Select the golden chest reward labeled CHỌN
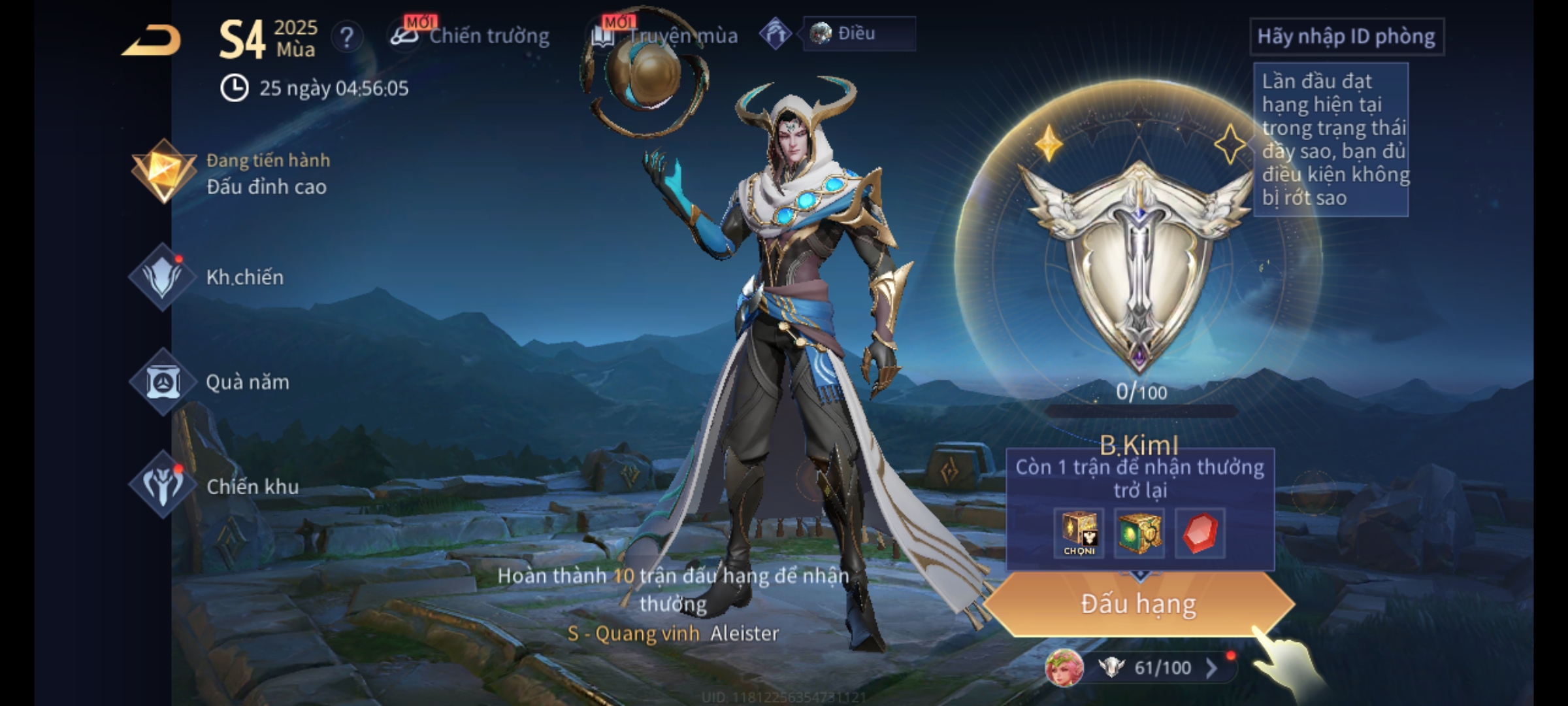The width and height of the screenshot is (1568, 706). pyautogui.click(x=1079, y=533)
